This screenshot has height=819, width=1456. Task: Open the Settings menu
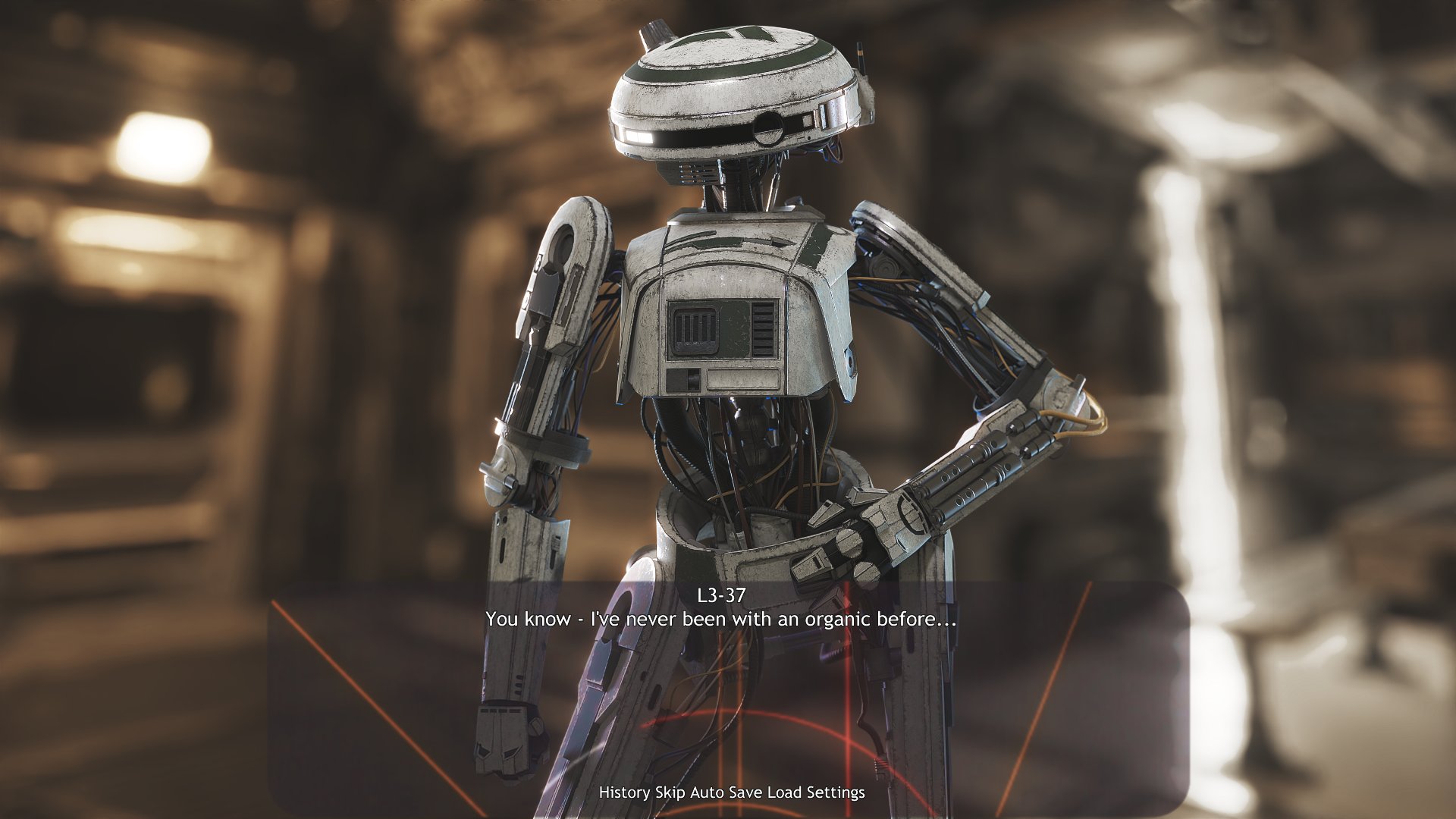(x=835, y=792)
